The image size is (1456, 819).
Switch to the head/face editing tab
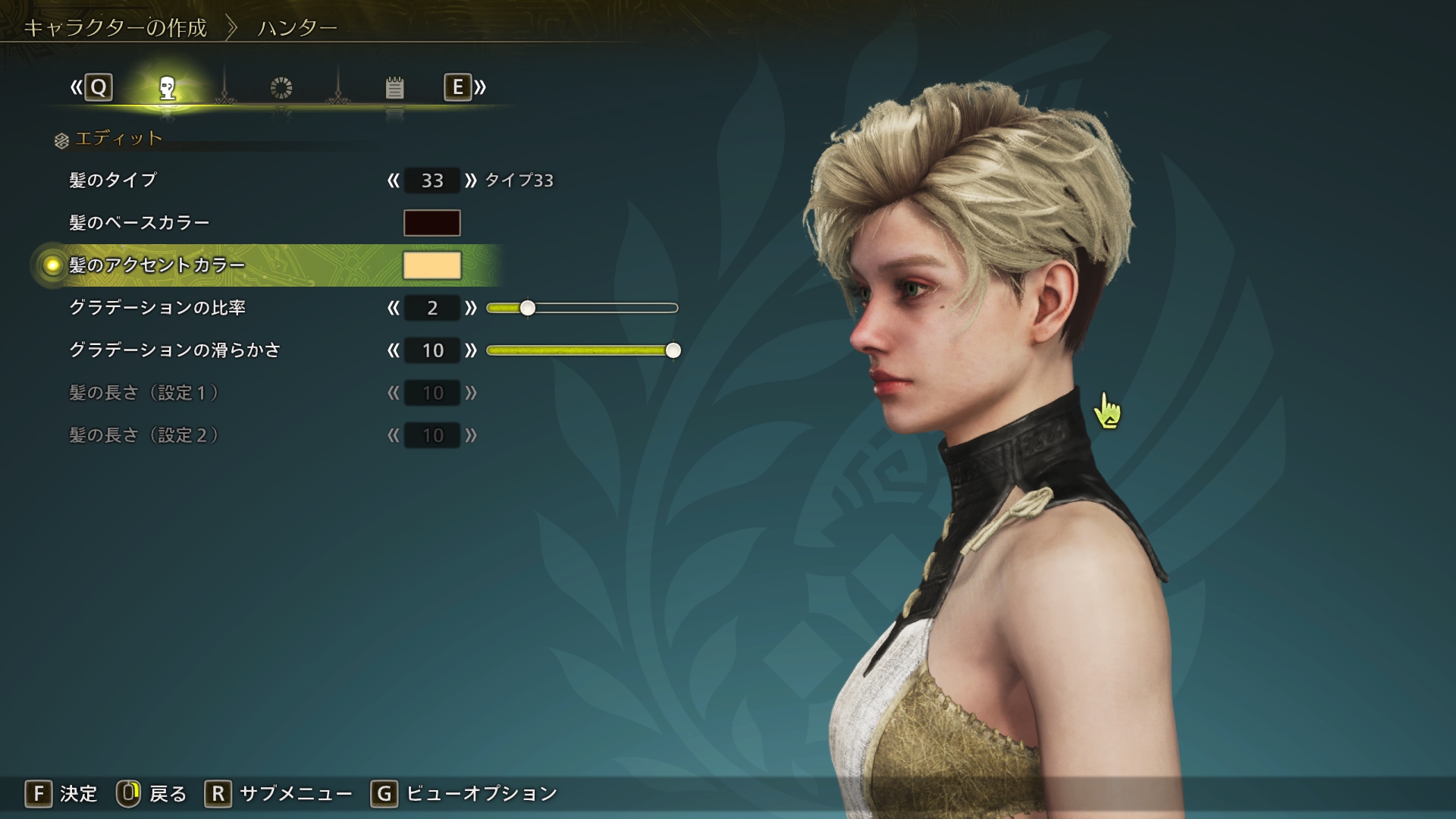point(168,88)
